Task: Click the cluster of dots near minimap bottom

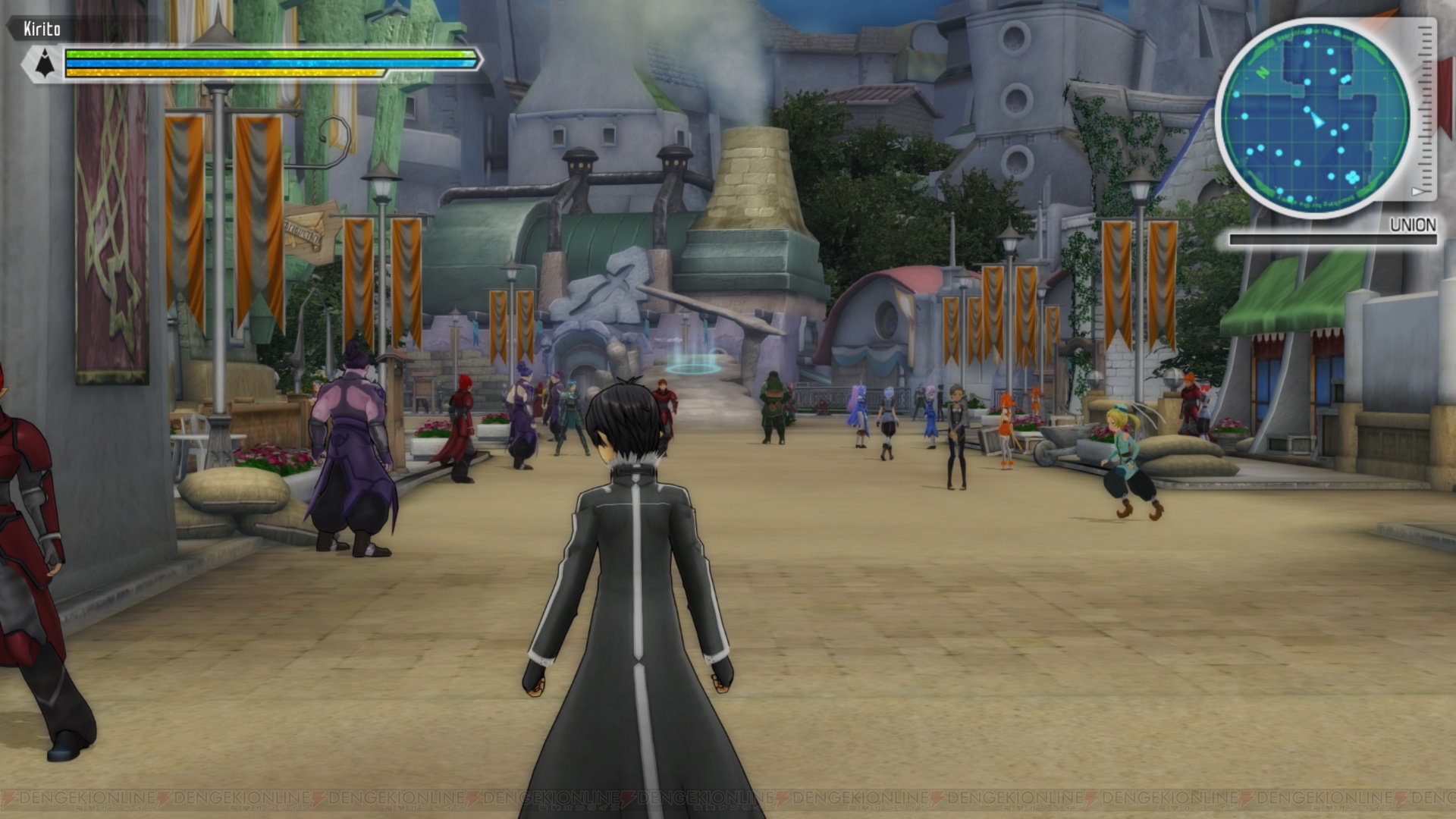Action: (1353, 177)
